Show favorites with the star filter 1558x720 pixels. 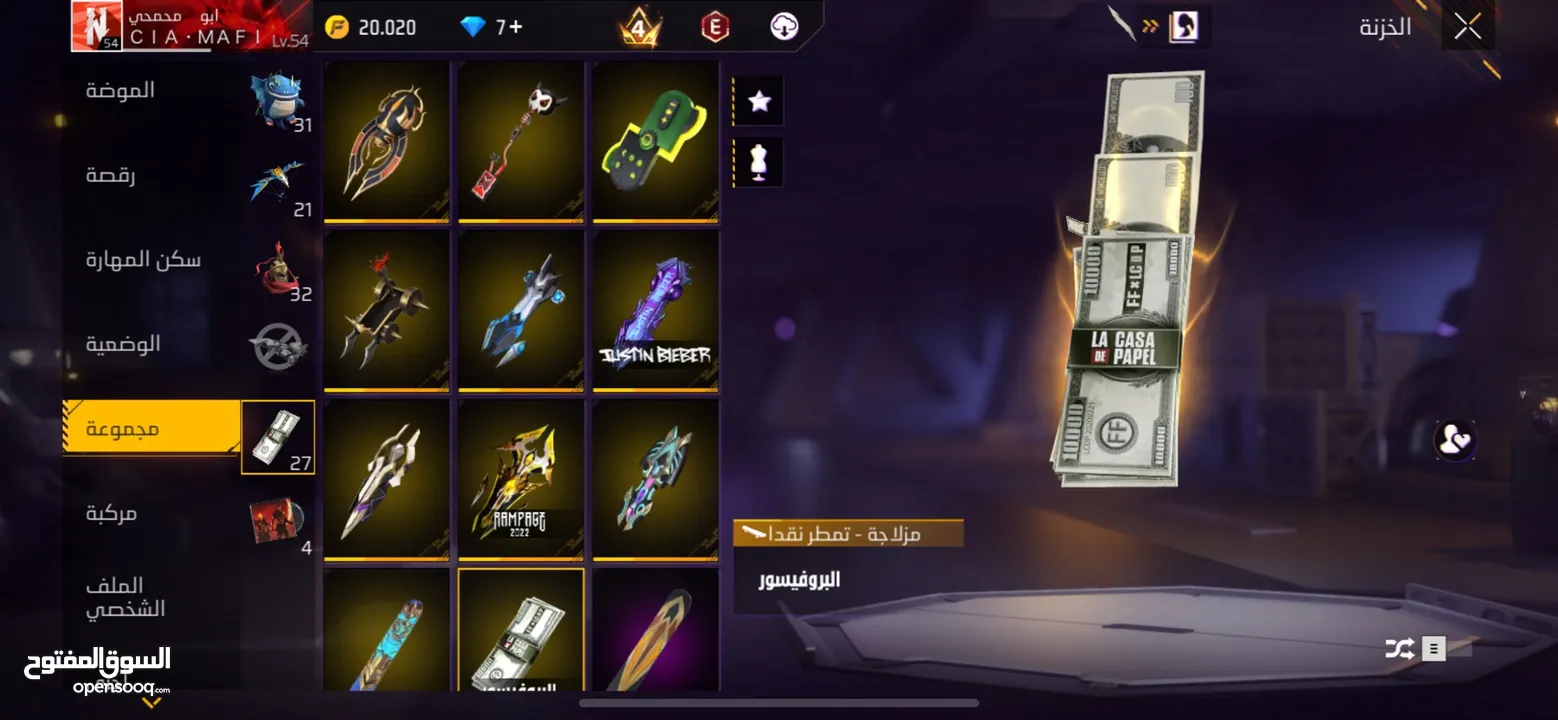(759, 101)
